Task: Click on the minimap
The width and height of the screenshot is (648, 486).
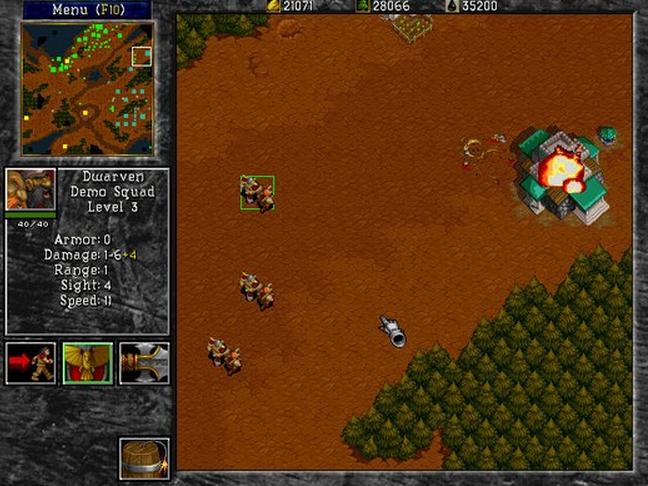Action: 87,89
